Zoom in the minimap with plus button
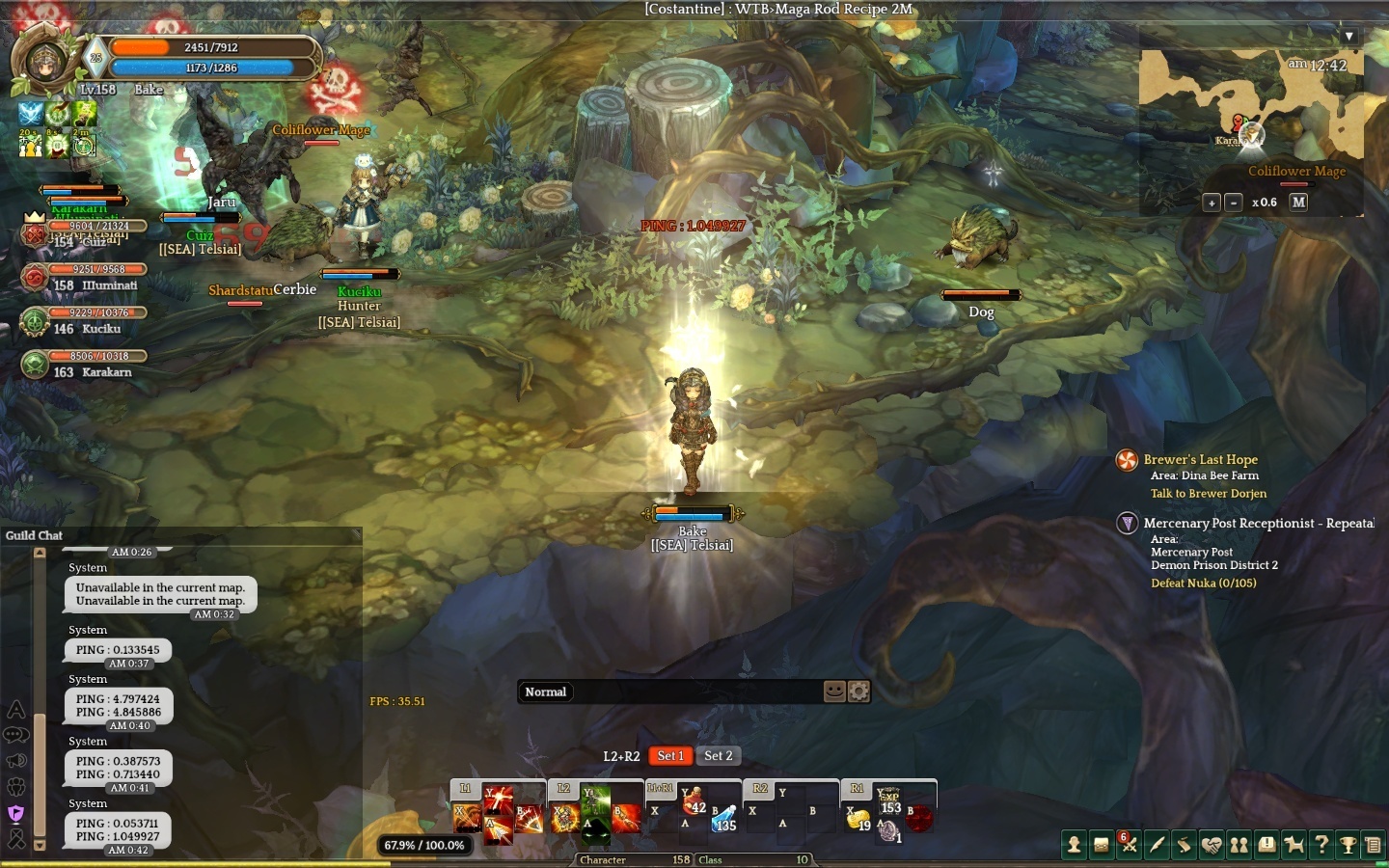Viewport: 1389px width, 868px height. [1212, 203]
